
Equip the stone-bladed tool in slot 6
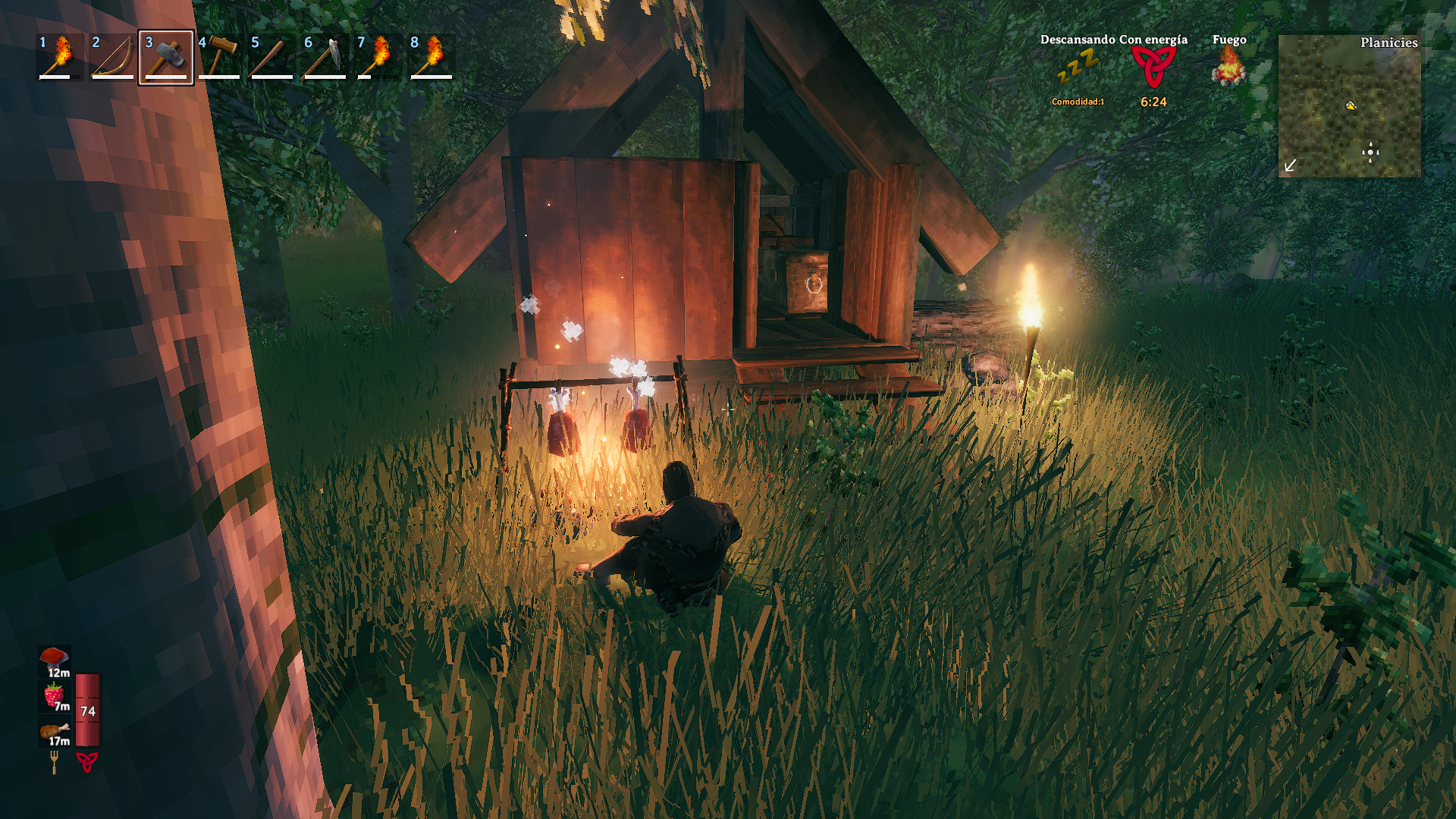click(325, 57)
